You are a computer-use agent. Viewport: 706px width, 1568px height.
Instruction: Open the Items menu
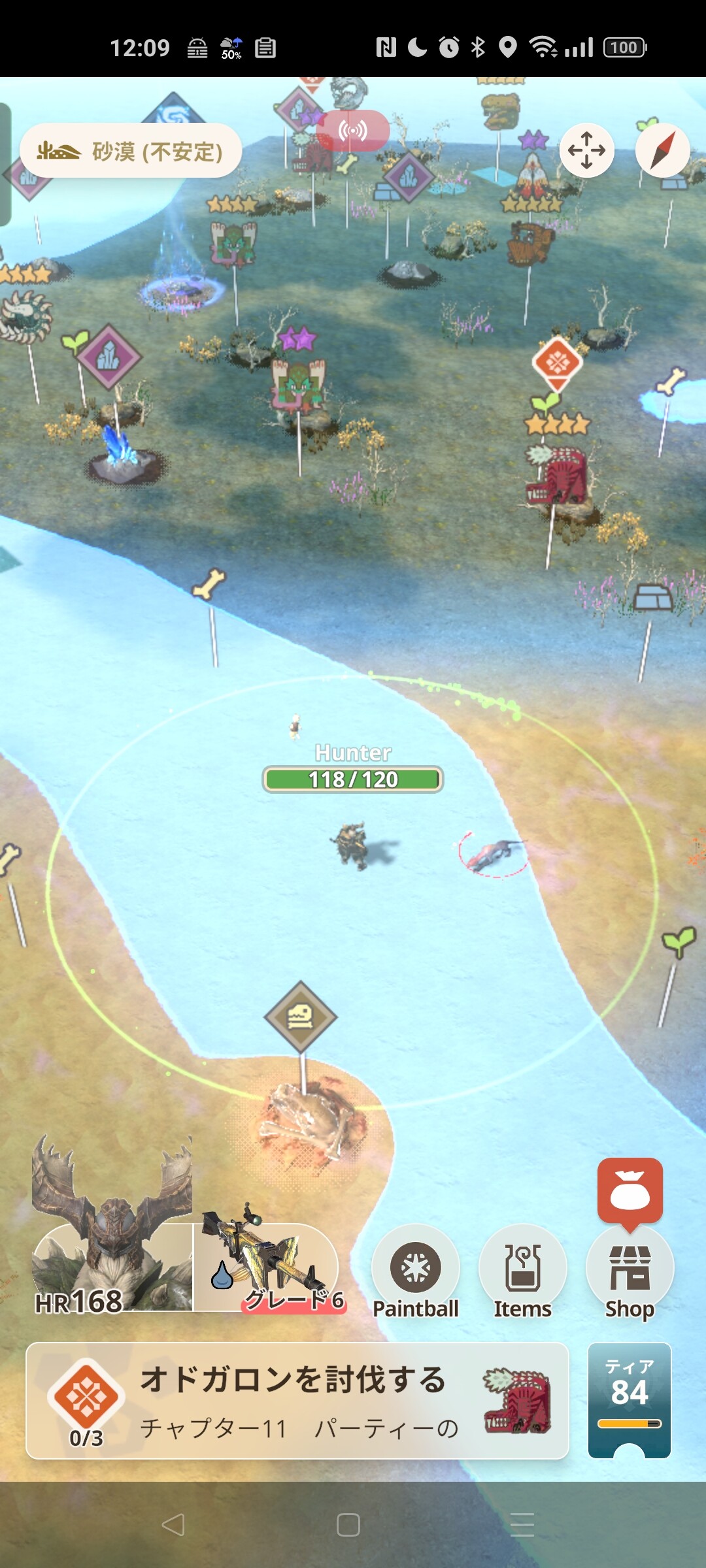522,1271
